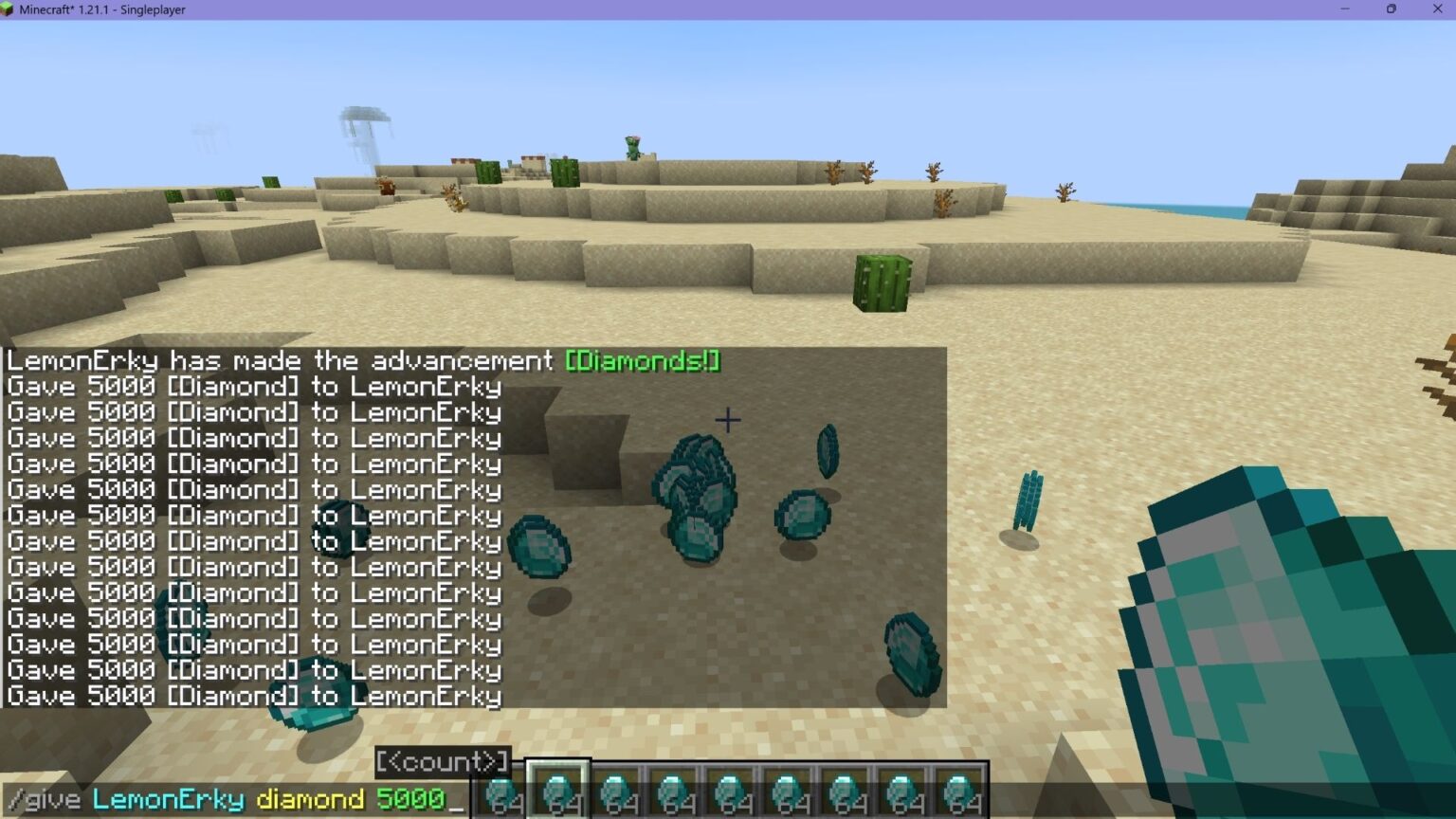Click LemonErky's name in the advancement message

click(81, 360)
